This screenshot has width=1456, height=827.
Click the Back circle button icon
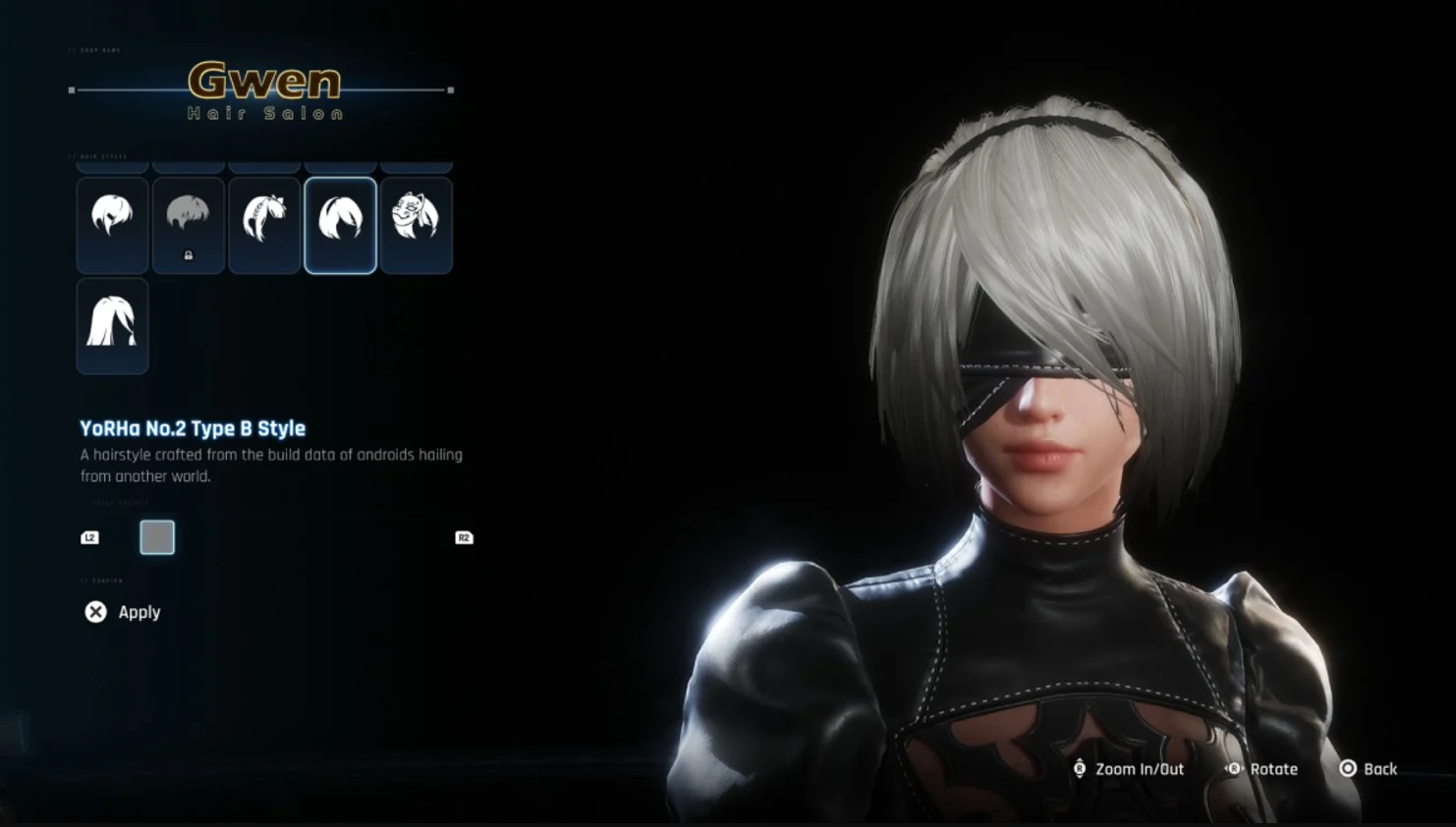point(1349,769)
